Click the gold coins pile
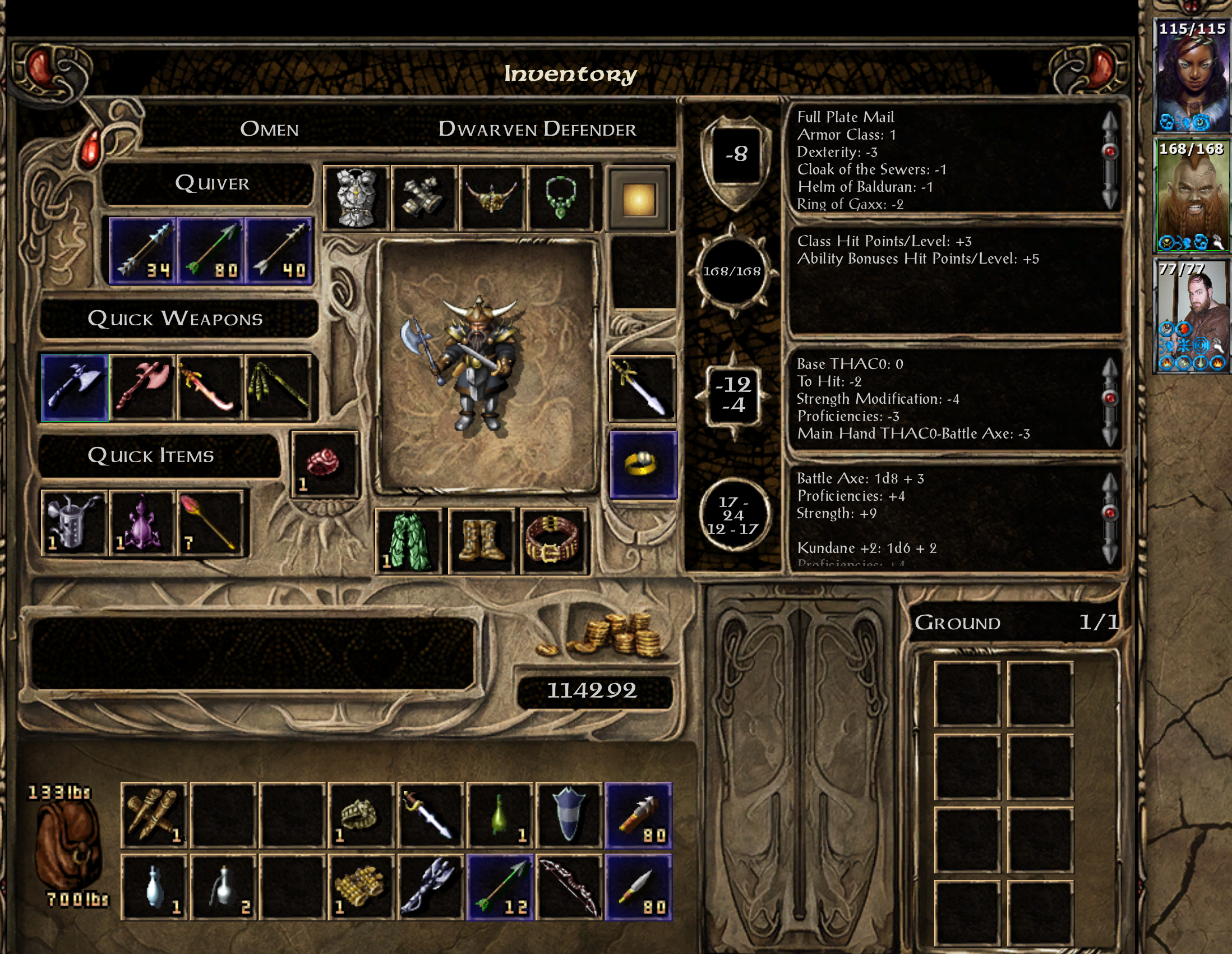 (x=609, y=637)
